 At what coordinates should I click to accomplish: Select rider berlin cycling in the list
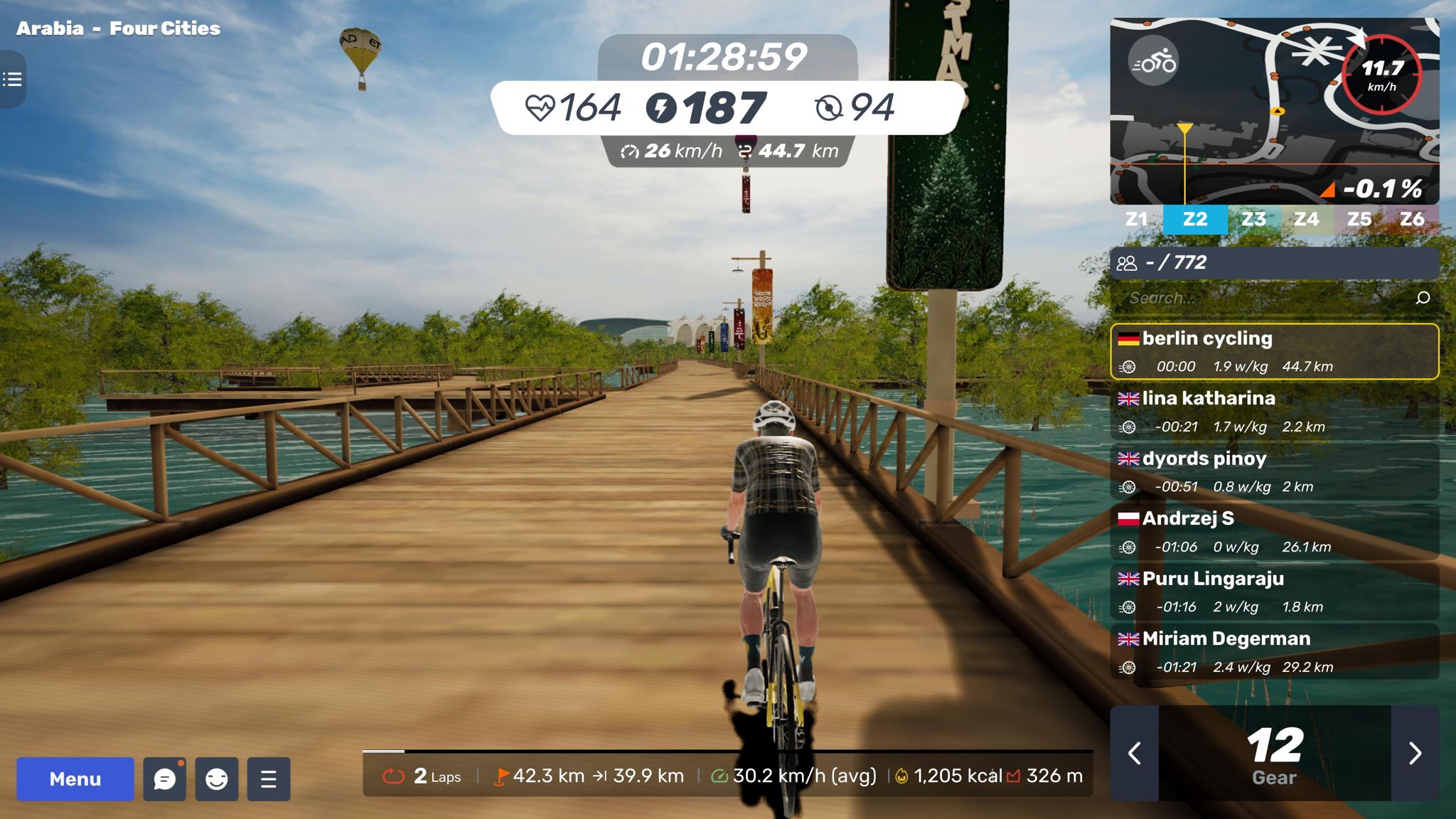[x=1274, y=352]
